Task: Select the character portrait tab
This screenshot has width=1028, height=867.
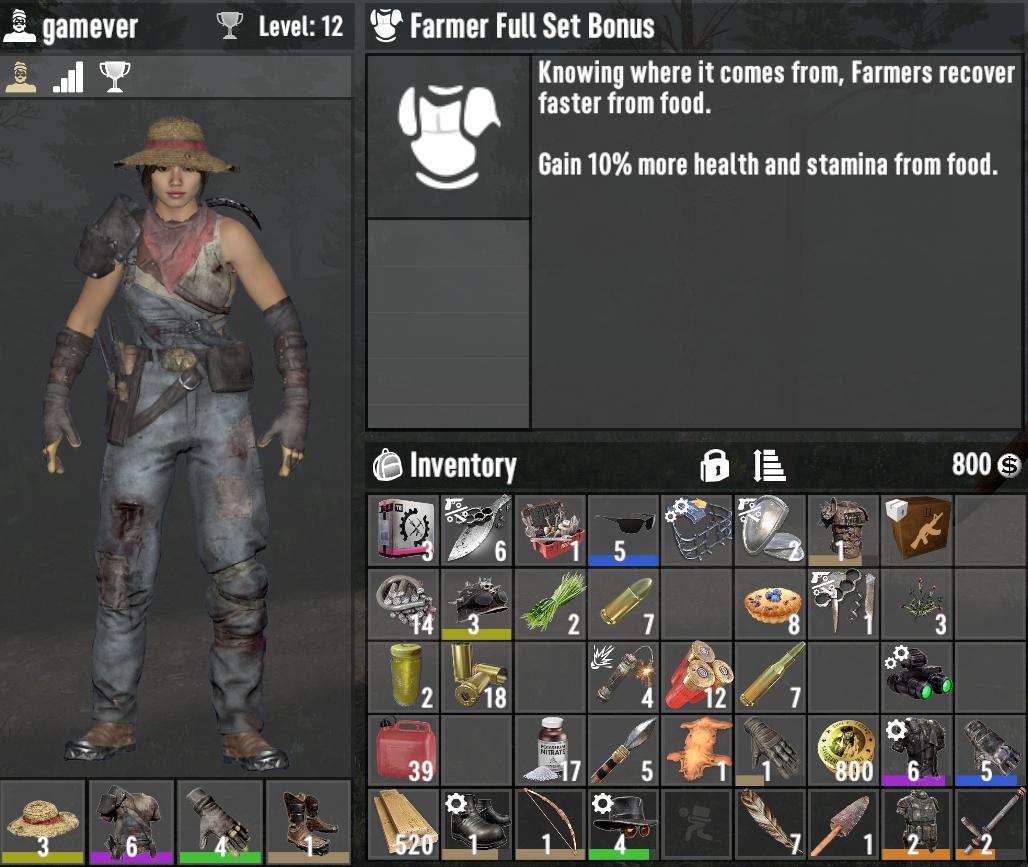Action: tap(20, 77)
